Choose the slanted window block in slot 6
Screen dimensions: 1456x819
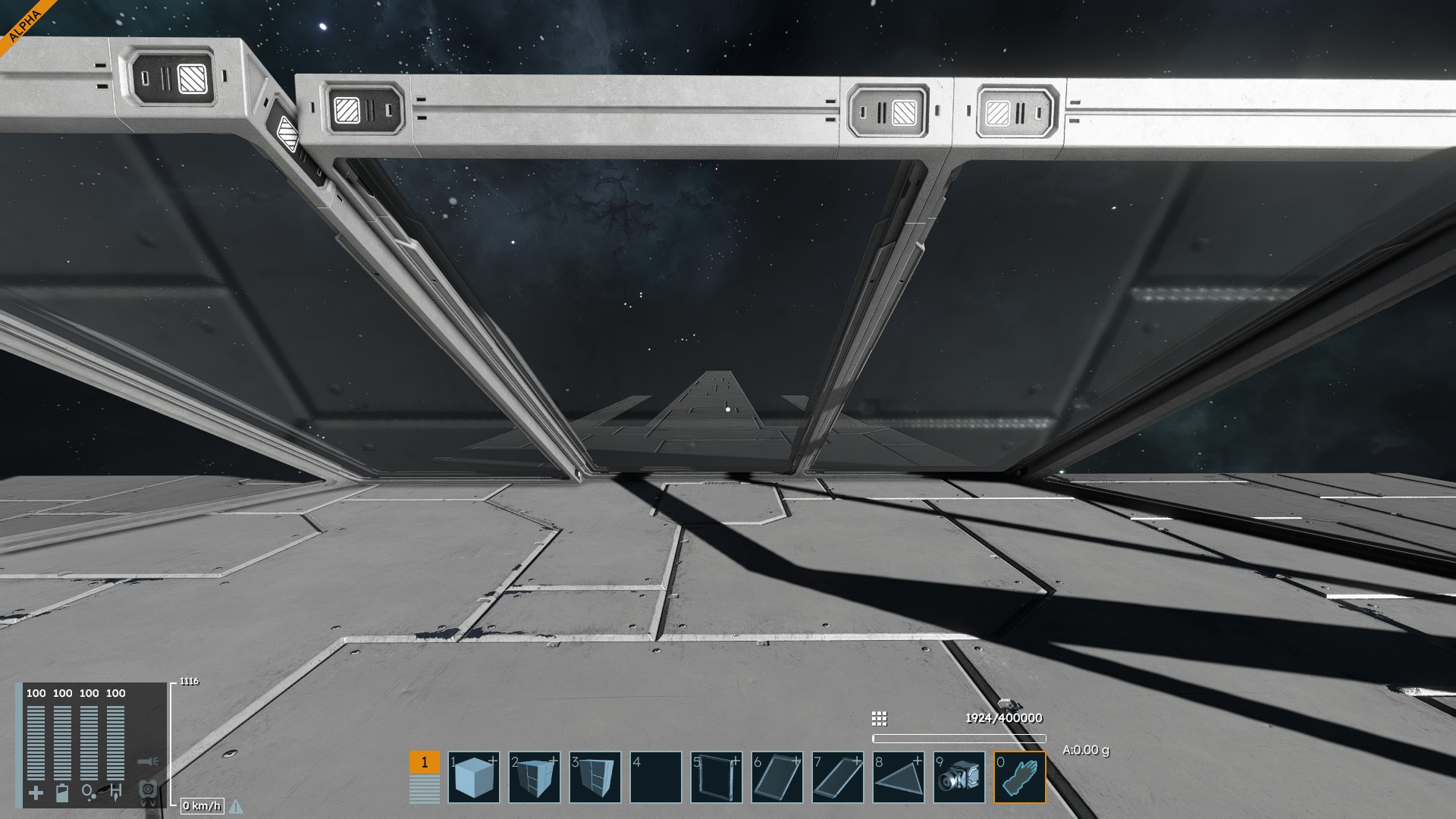[x=777, y=777]
